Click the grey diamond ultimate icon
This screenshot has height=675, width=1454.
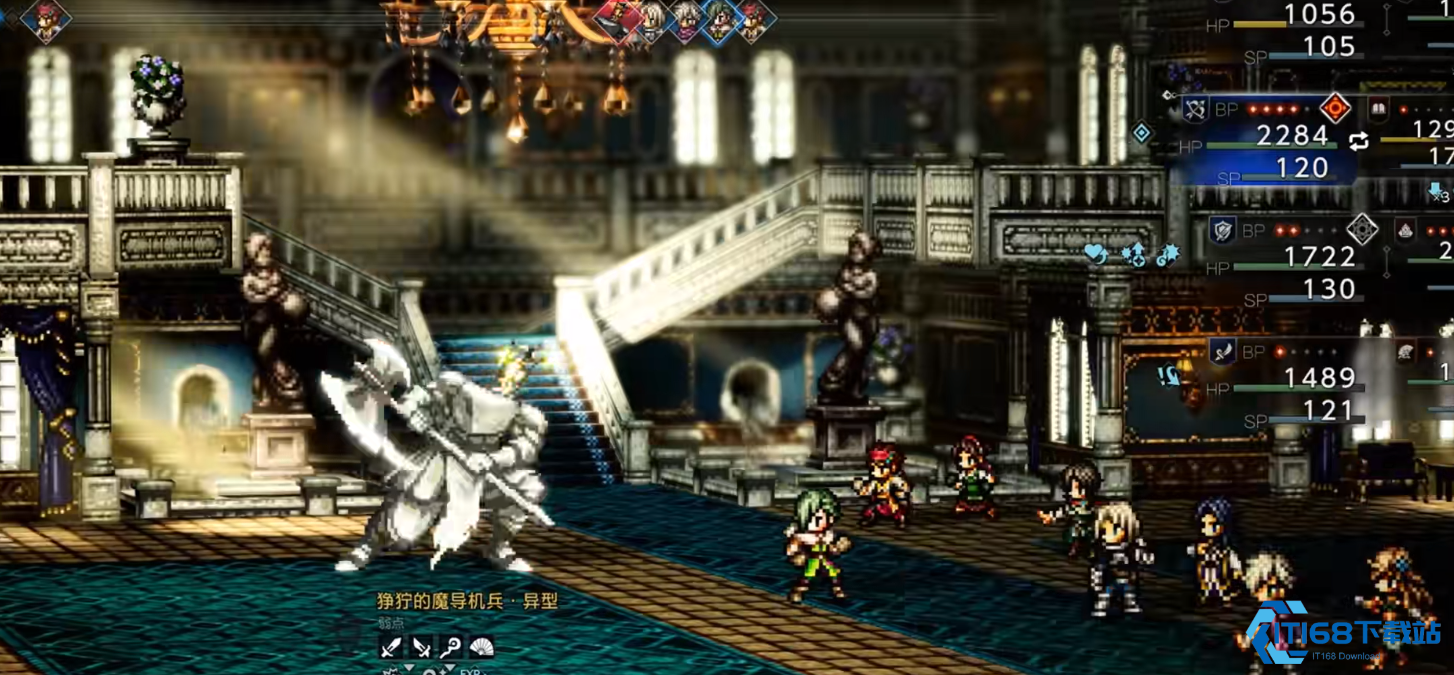click(x=1362, y=229)
